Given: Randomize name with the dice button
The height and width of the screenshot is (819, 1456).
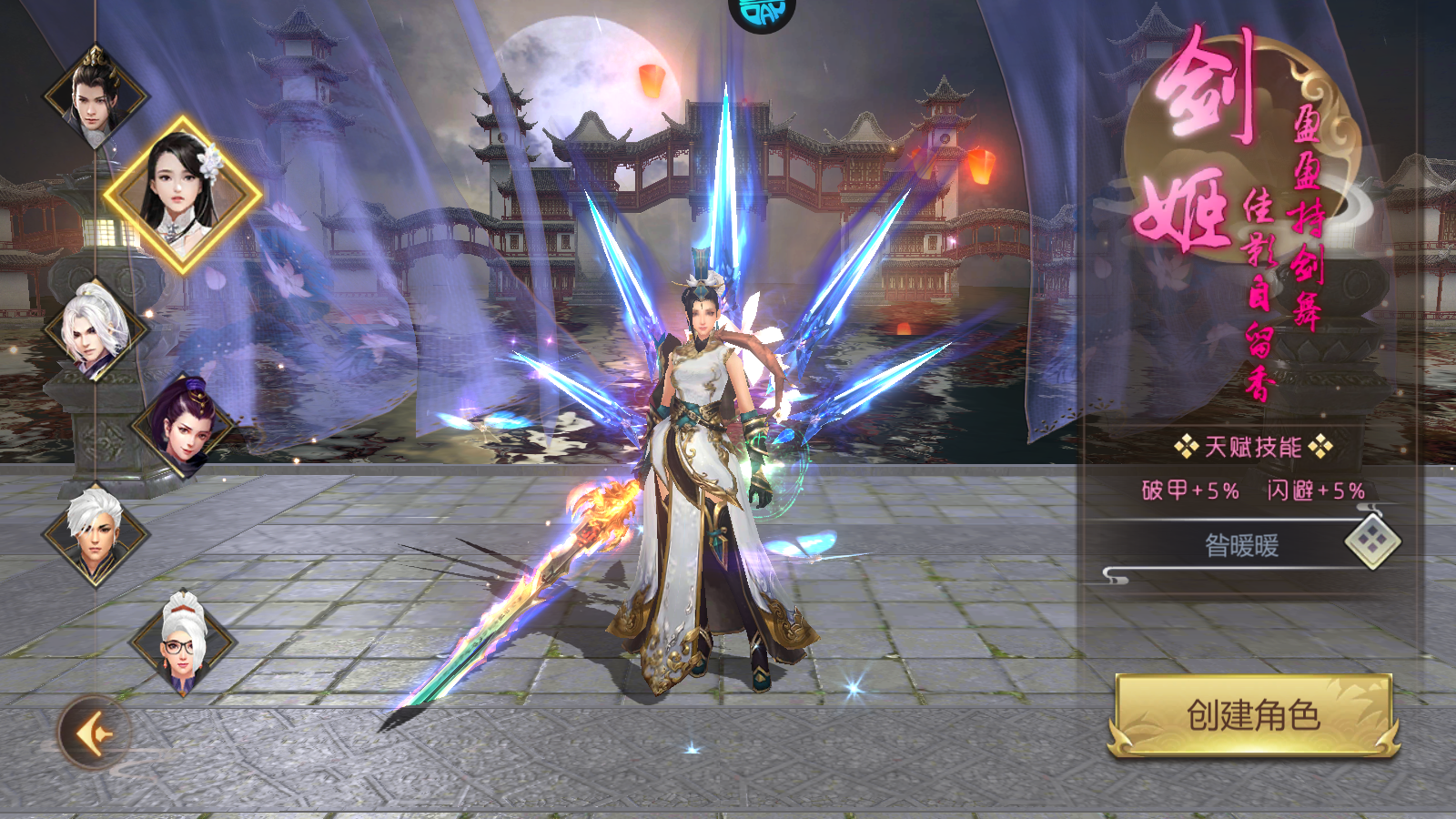Looking at the screenshot, I should pos(1372,542).
